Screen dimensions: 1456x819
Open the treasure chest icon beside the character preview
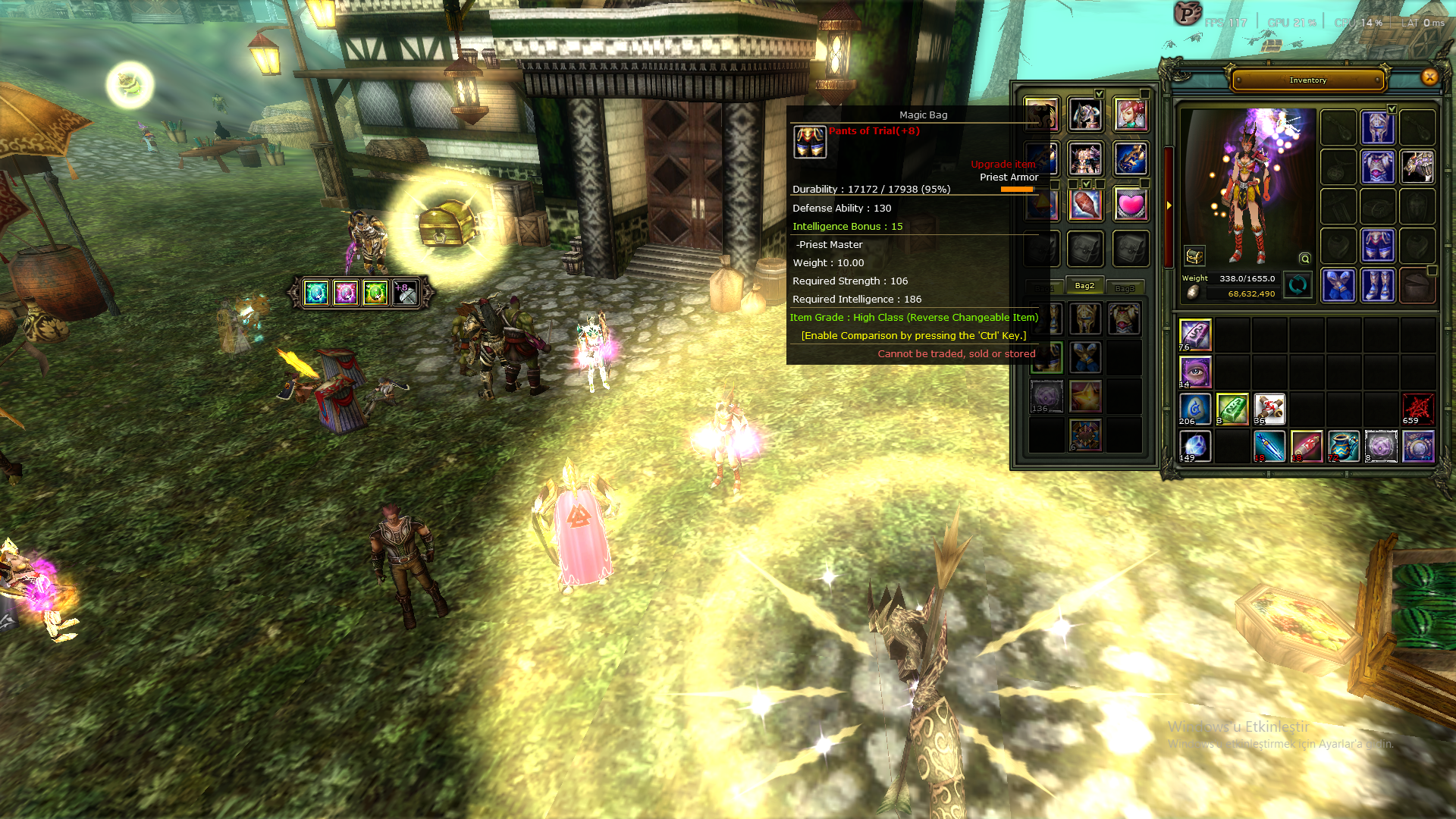1194,255
